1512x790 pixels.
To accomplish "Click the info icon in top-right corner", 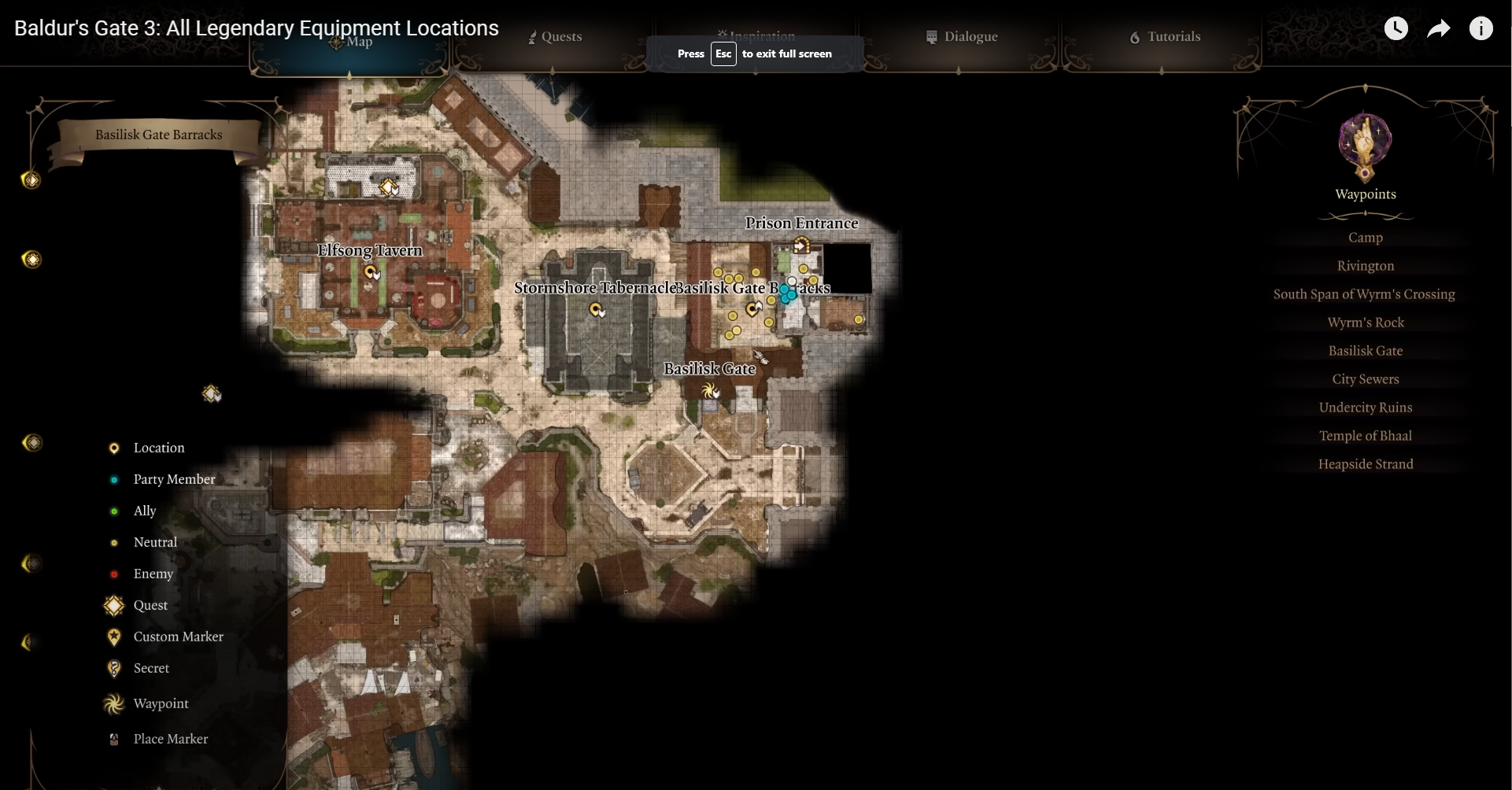I will [1482, 28].
